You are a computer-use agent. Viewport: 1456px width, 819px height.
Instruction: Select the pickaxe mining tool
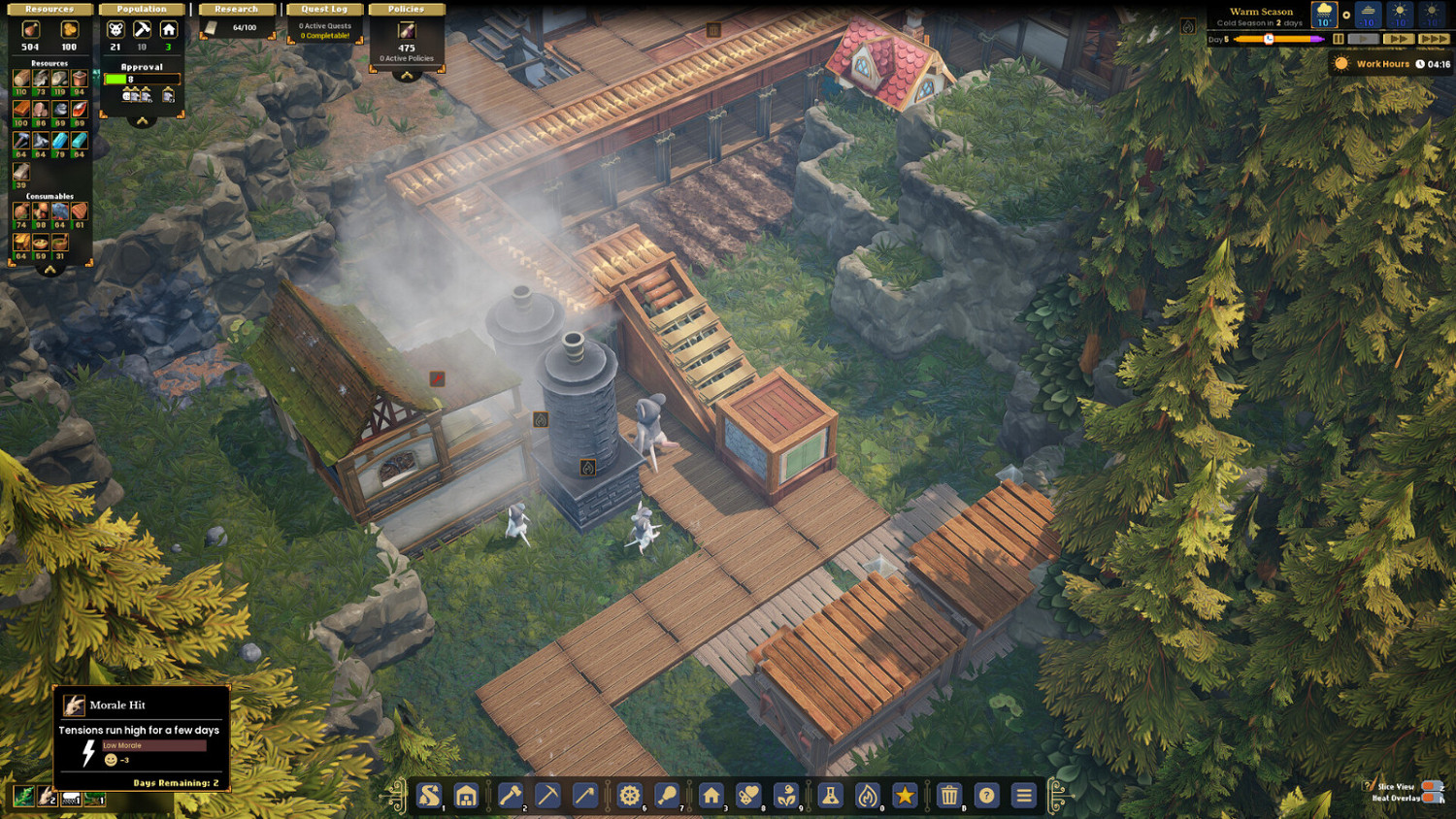tap(548, 796)
